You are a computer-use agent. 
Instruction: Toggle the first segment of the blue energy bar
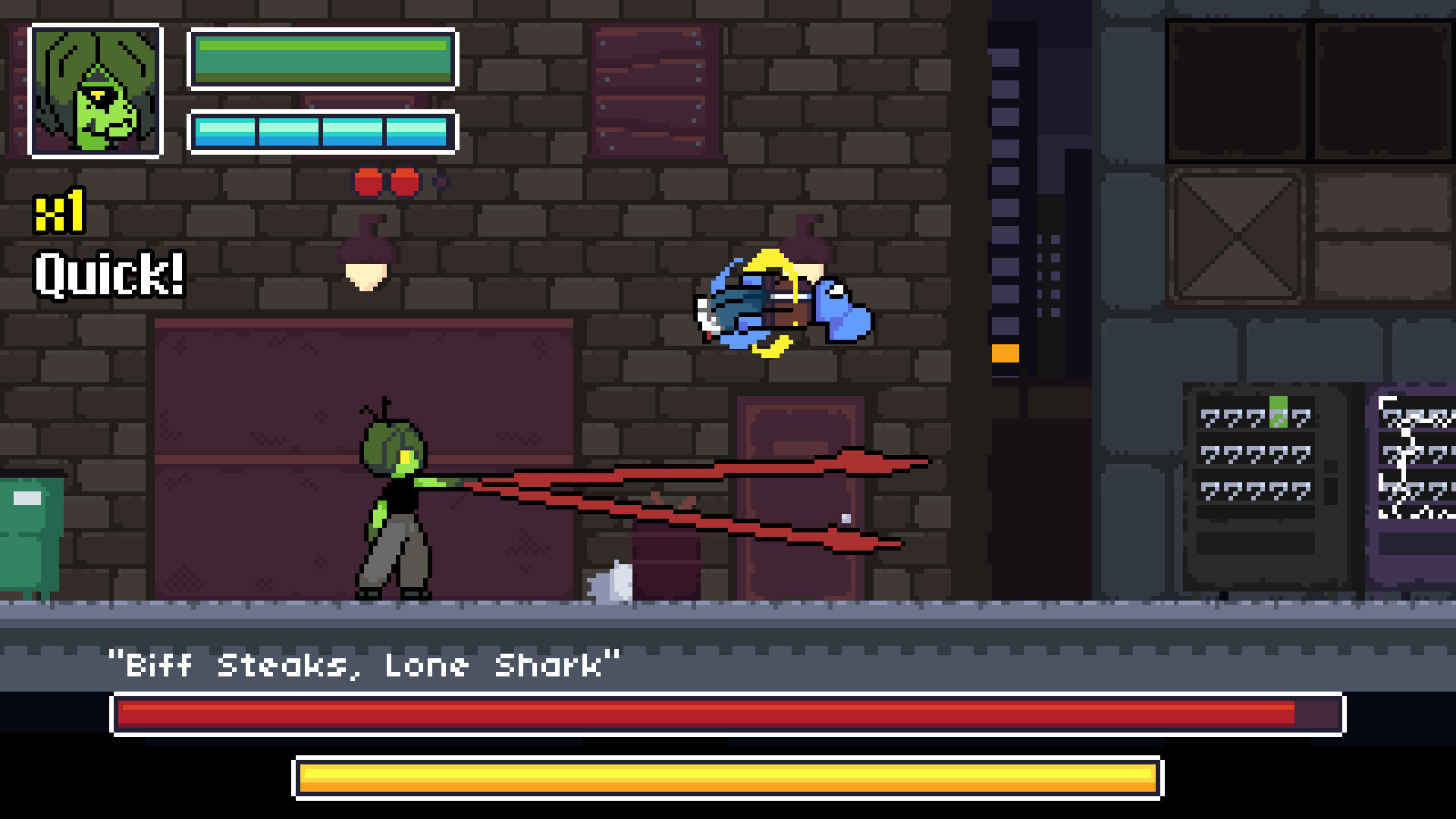[x=224, y=133]
